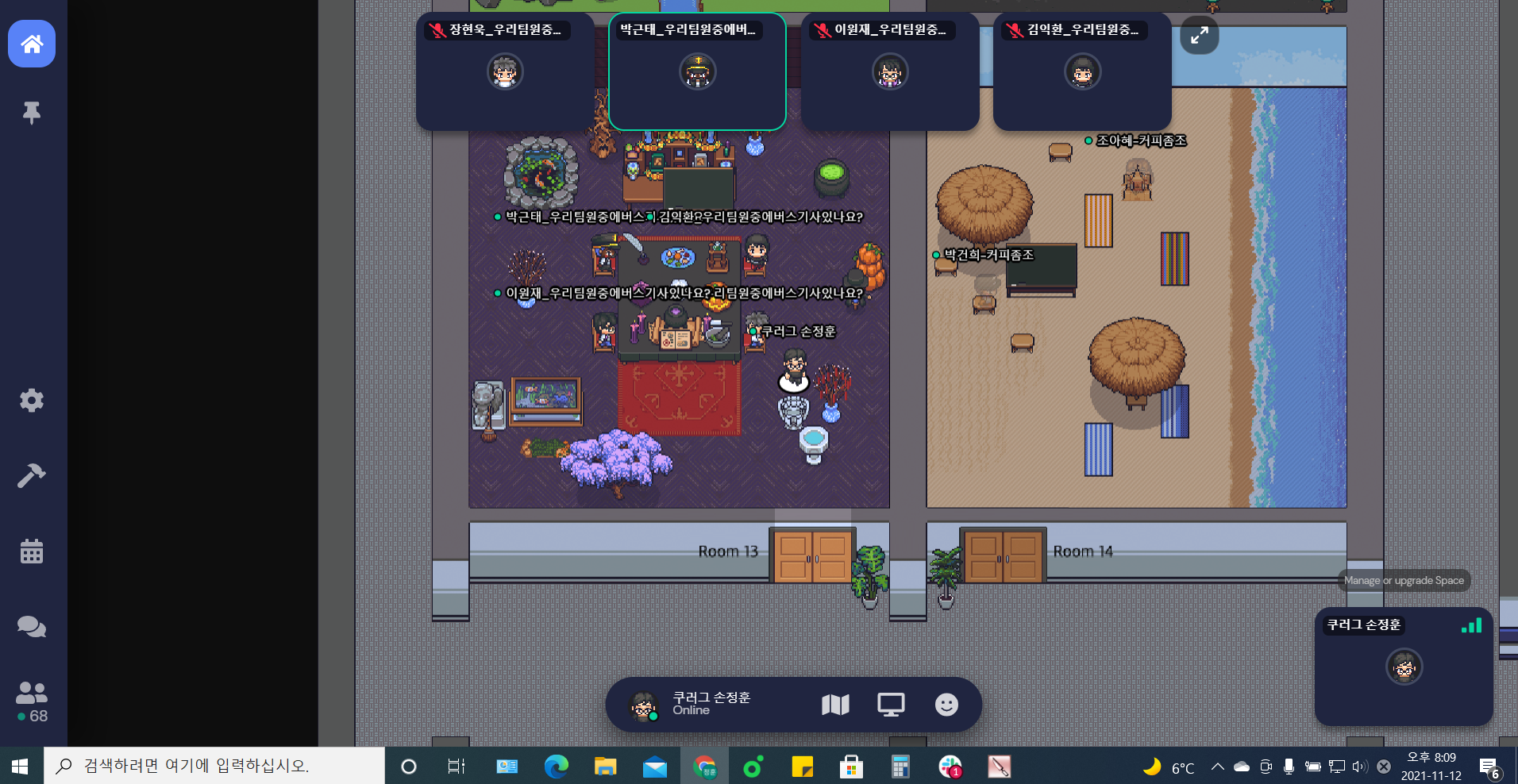Click the Windows taskbar search box

(214, 766)
